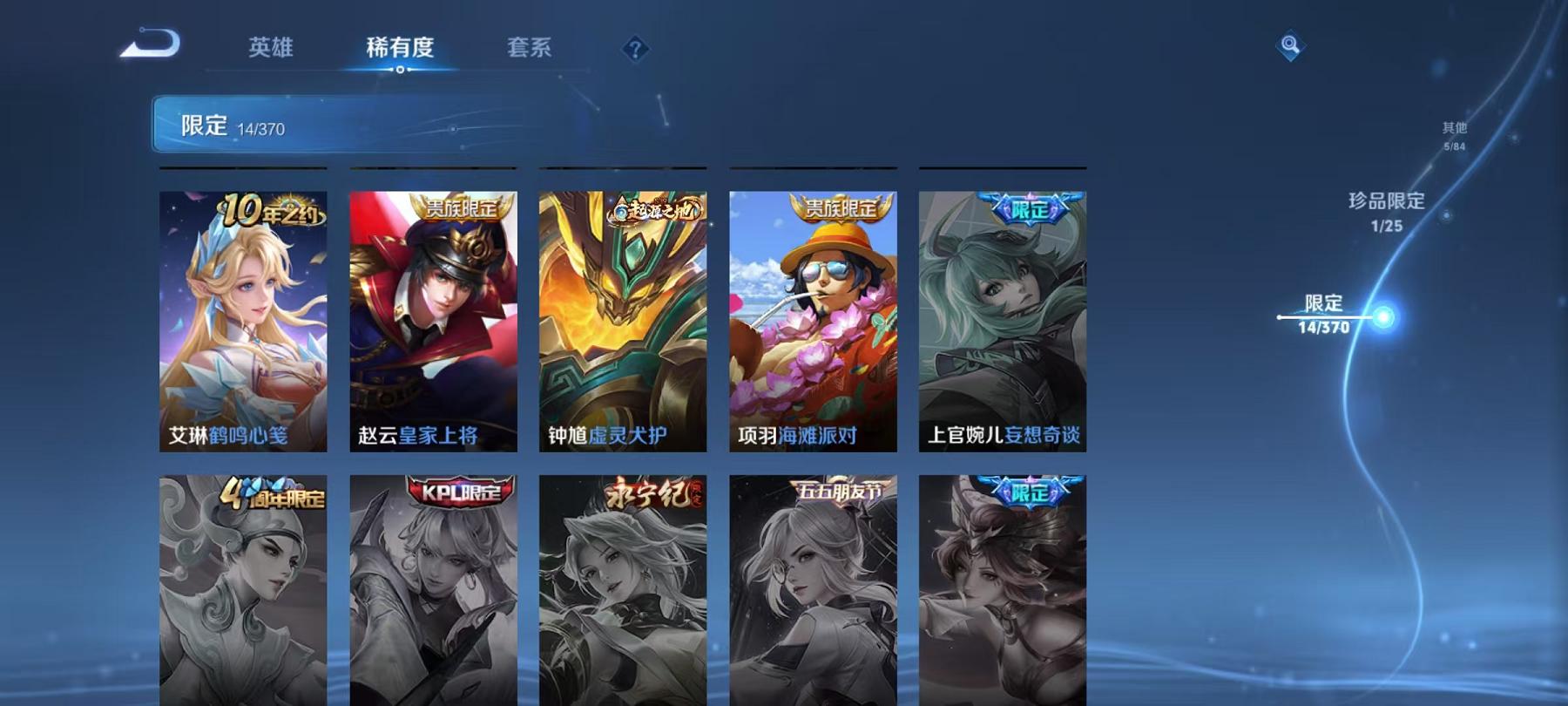The height and width of the screenshot is (706, 1568).
Task: Click the 贵族限定 badge on 赵云 skin
Action: click(x=460, y=210)
